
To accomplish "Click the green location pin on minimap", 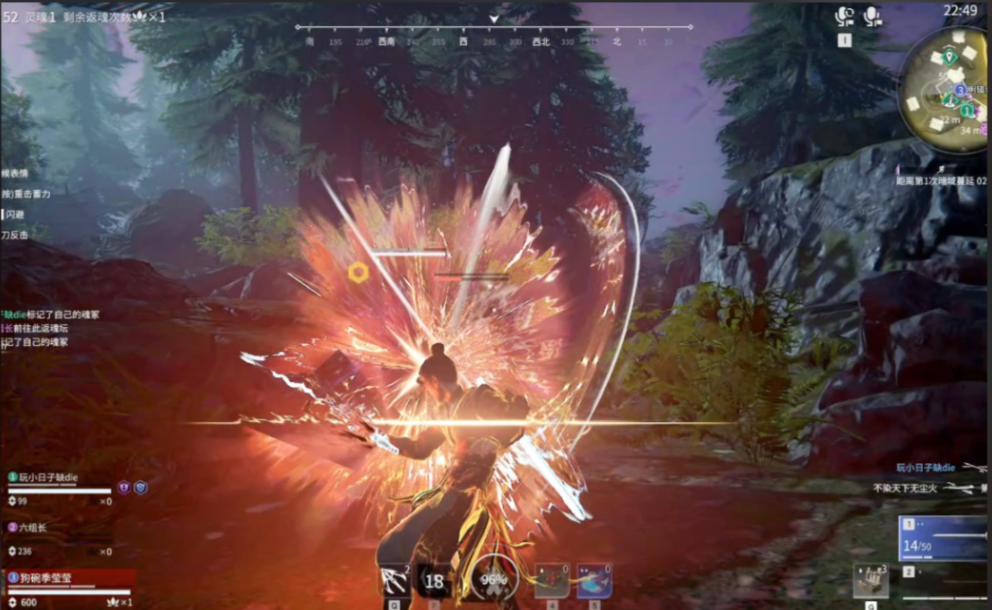I will coord(947,56).
